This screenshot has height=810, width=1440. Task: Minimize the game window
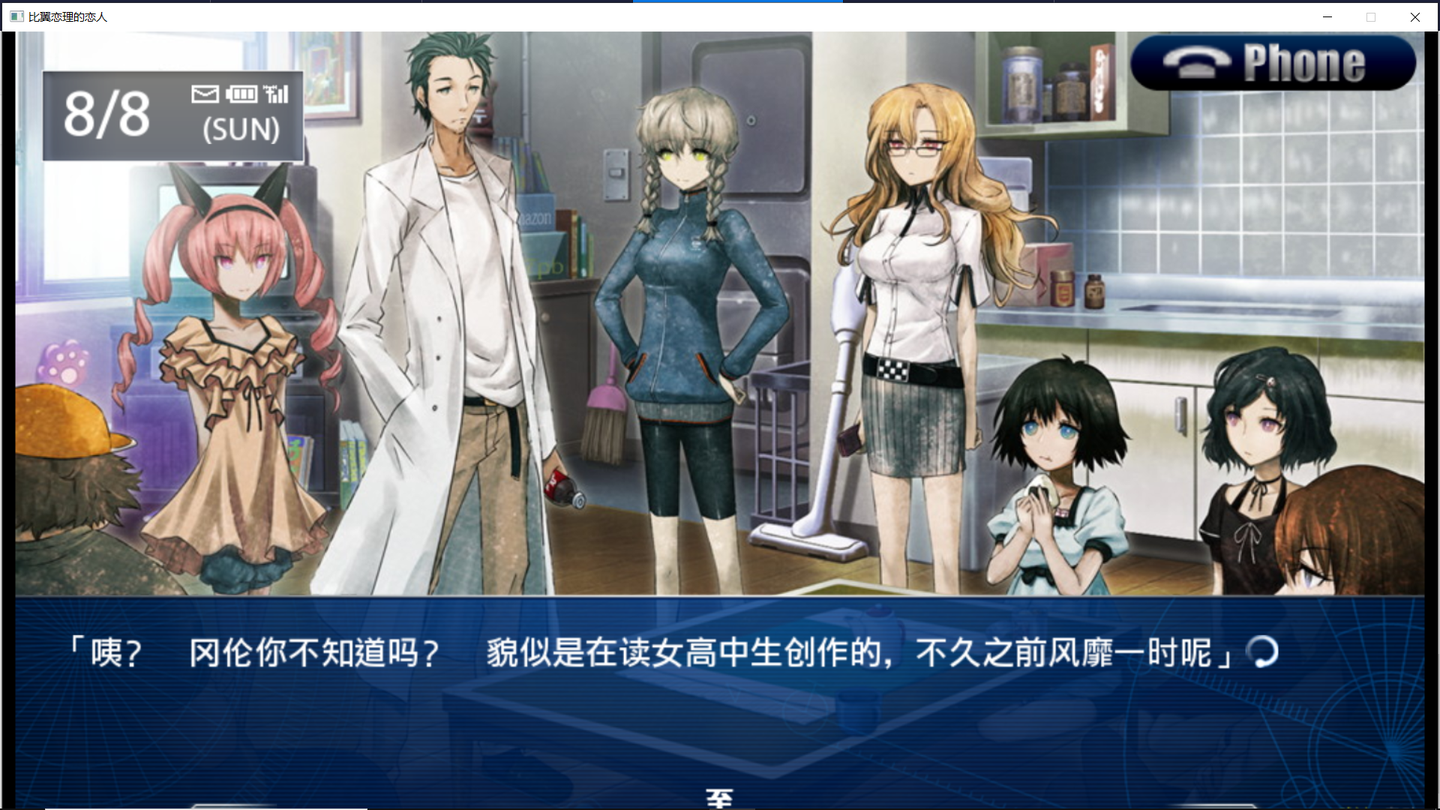click(1327, 16)
